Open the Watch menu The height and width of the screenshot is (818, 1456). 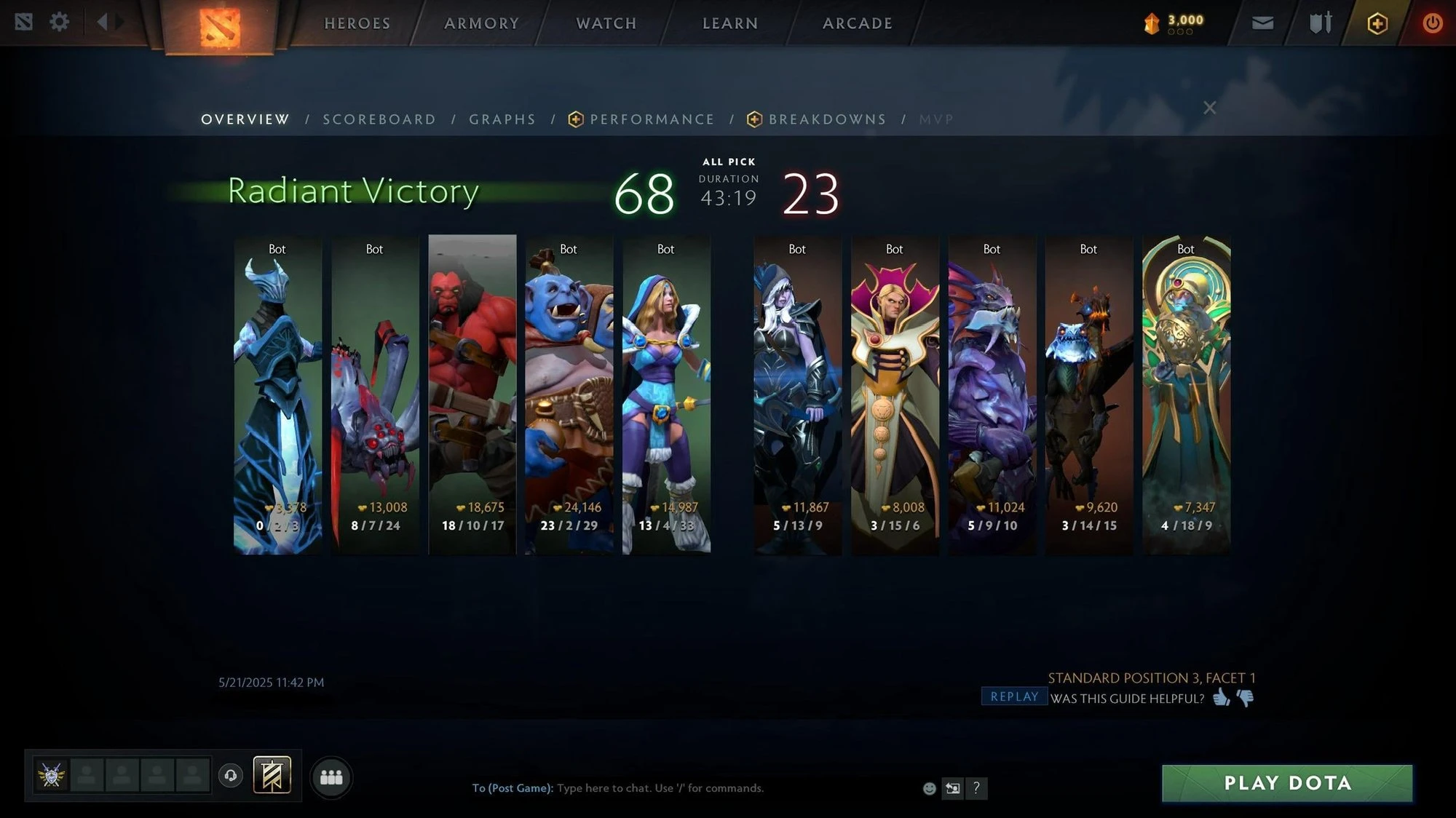click(606, 23)
